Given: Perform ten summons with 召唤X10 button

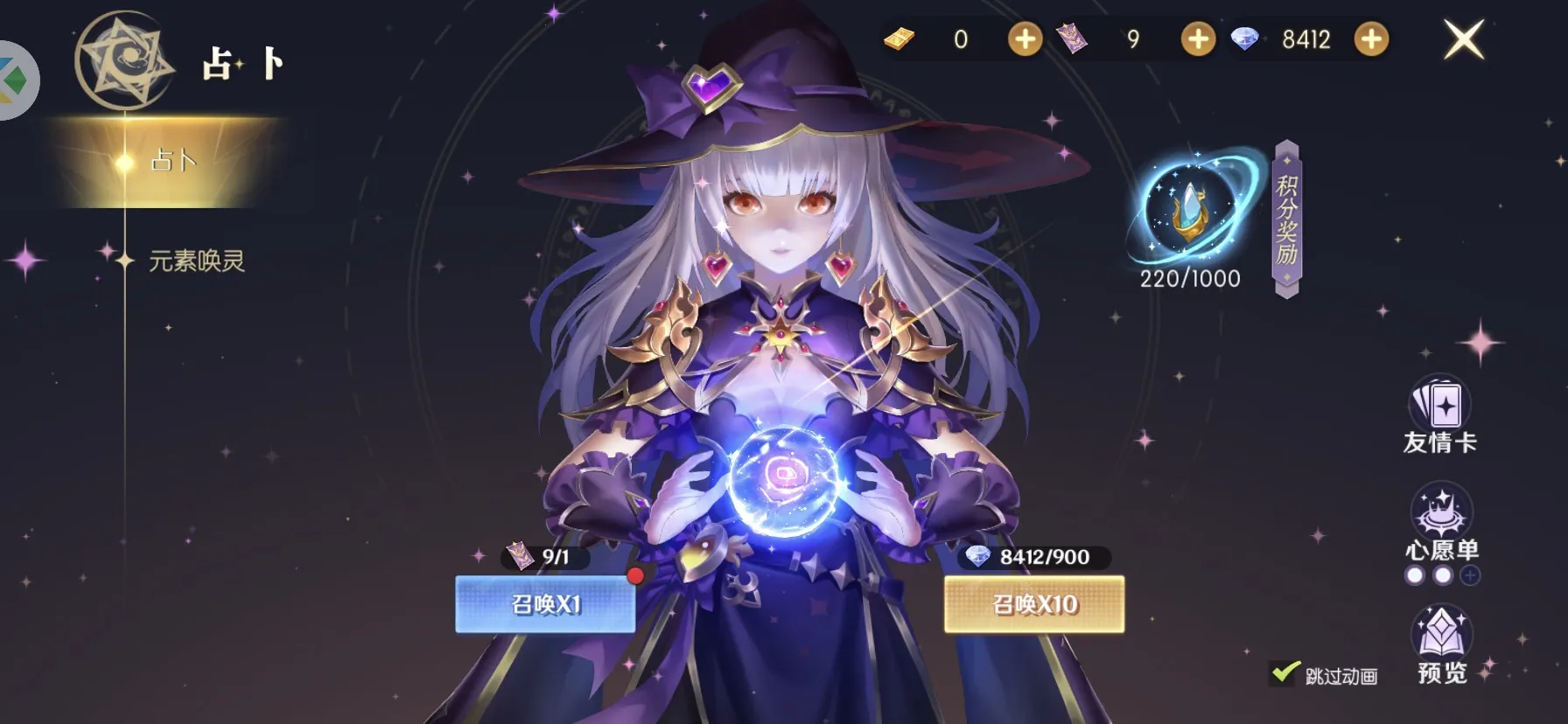Looking at the screenshot, I should tap(1034, 604).
